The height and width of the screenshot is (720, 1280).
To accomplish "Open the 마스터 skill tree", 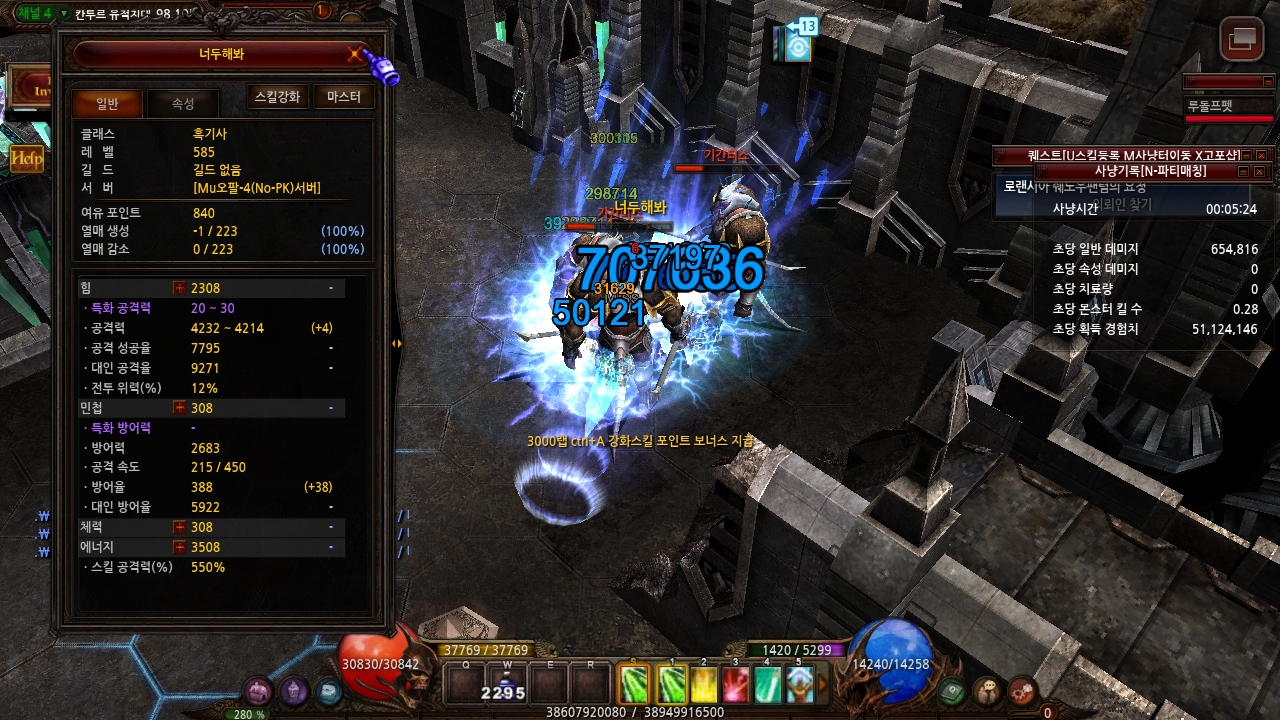I will pyautogui.click(x=343, y=97).
